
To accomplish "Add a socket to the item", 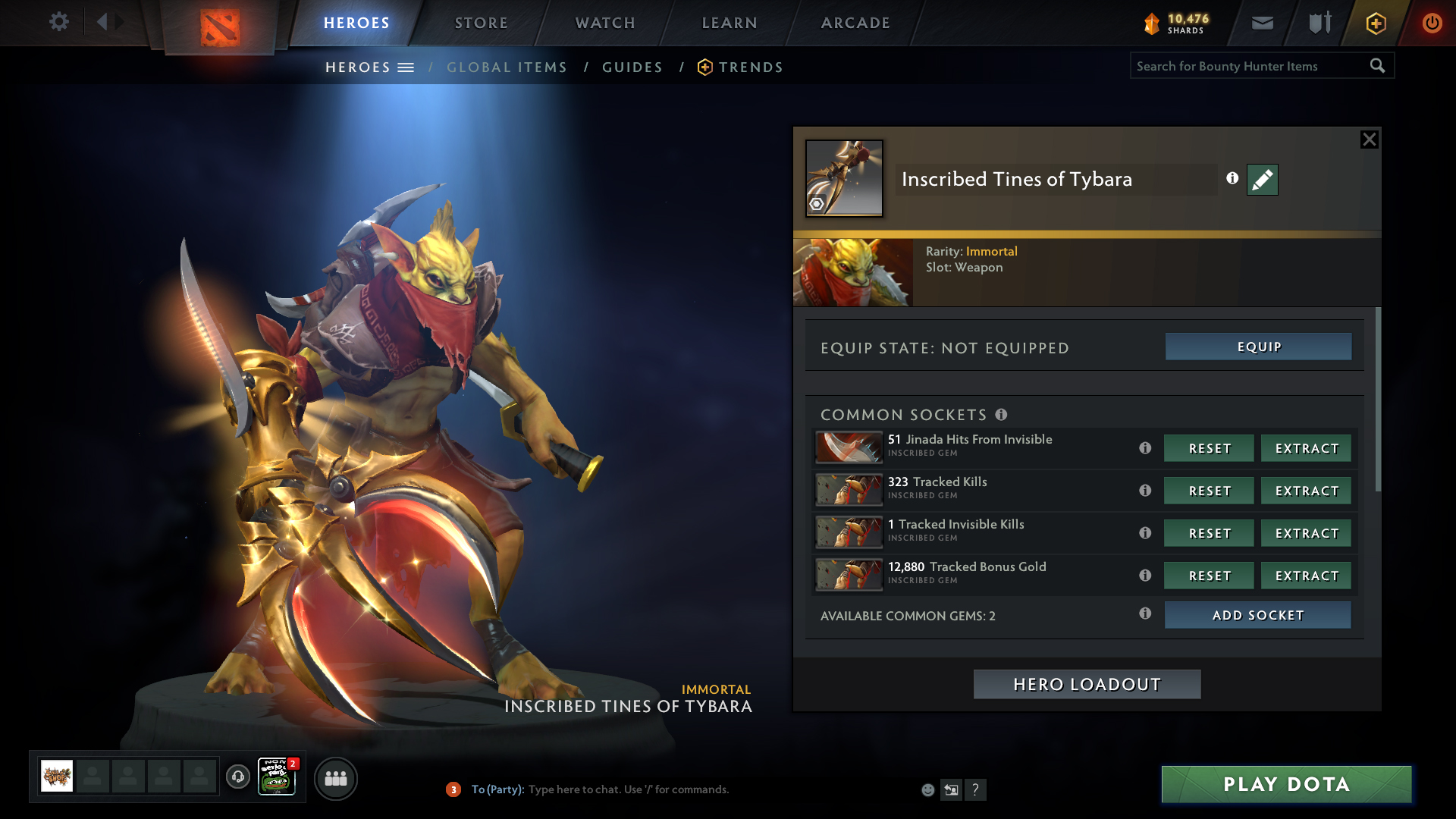I will tap(1257, 615).
